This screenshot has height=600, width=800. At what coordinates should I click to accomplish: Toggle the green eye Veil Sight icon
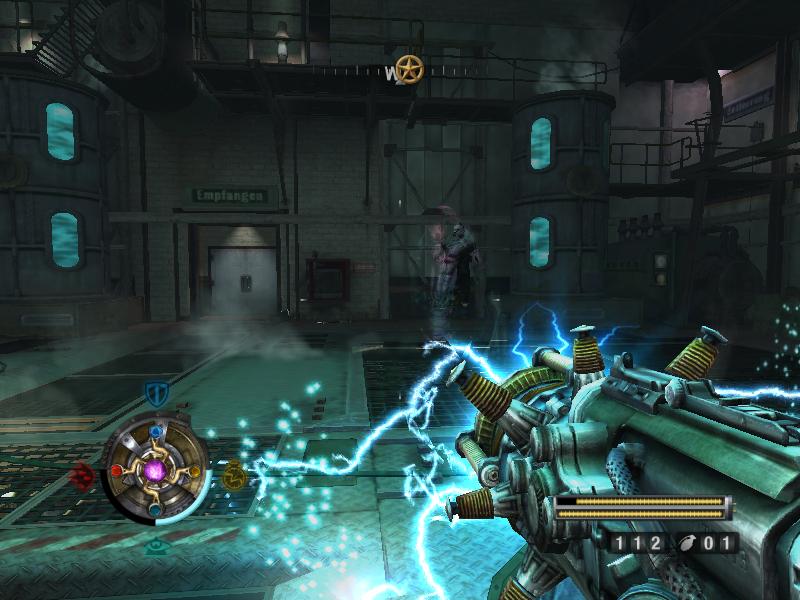point(155,546)
